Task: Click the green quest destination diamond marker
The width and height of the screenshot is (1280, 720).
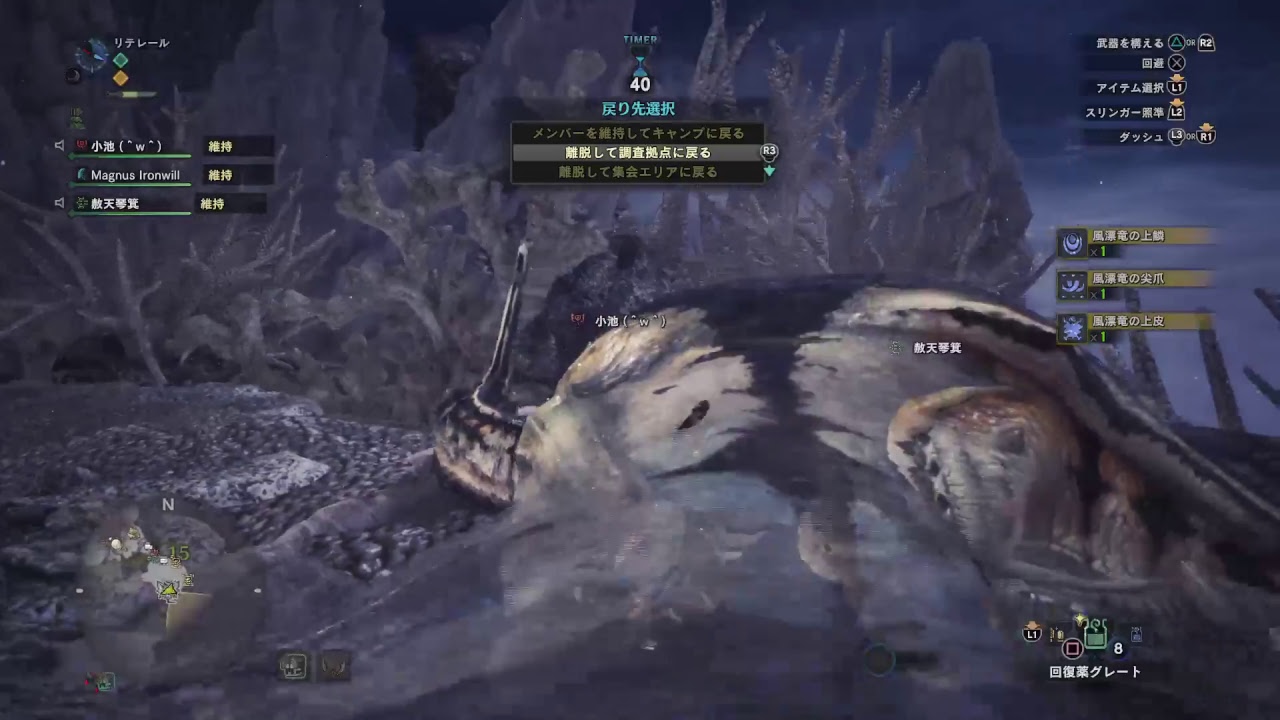Action: (120, 58)
